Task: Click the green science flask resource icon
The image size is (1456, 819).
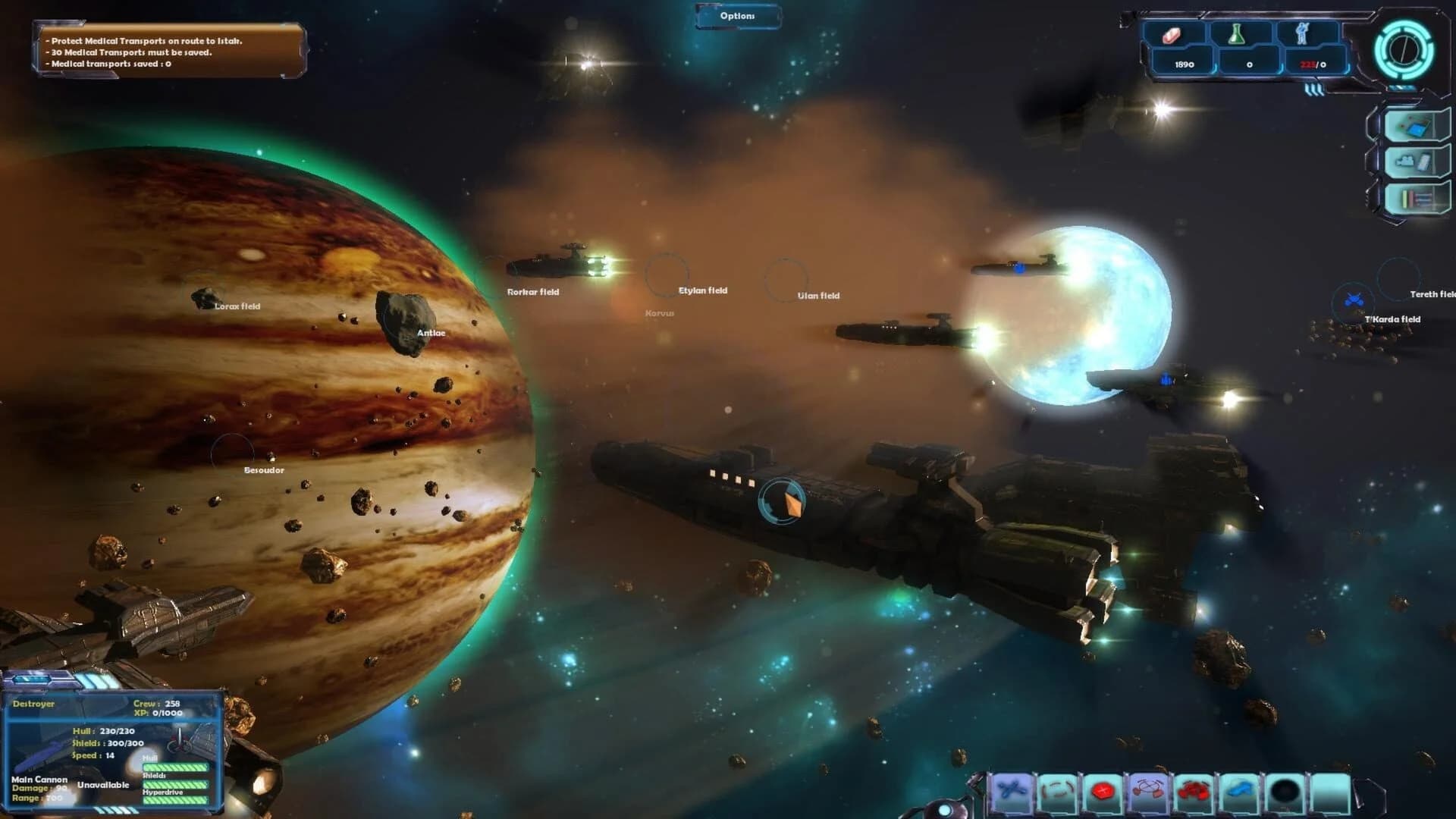Action: tap(1236, 36)
